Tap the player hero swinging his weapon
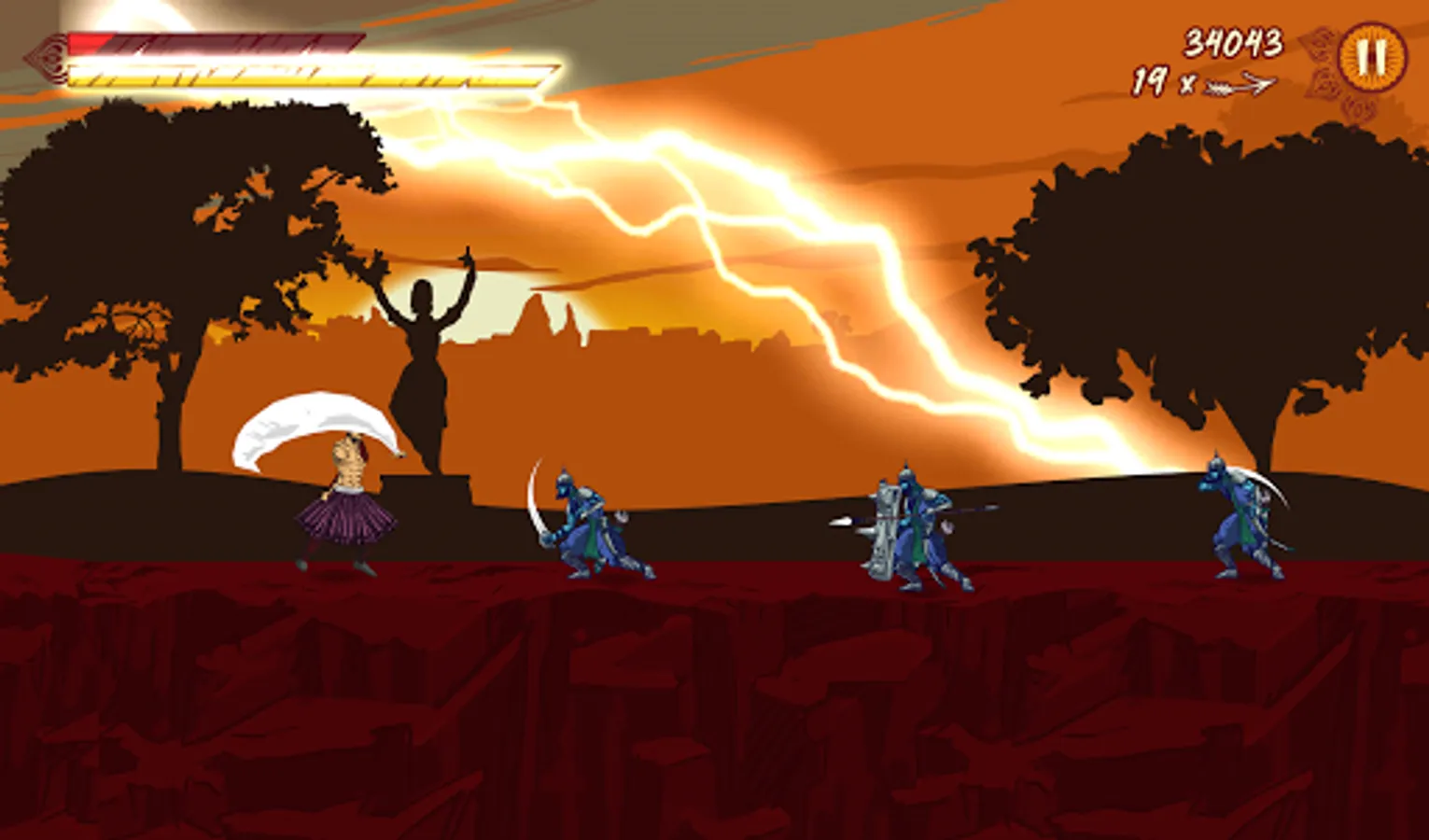This screenshot has width=1429, height=840. click(345, 495)
